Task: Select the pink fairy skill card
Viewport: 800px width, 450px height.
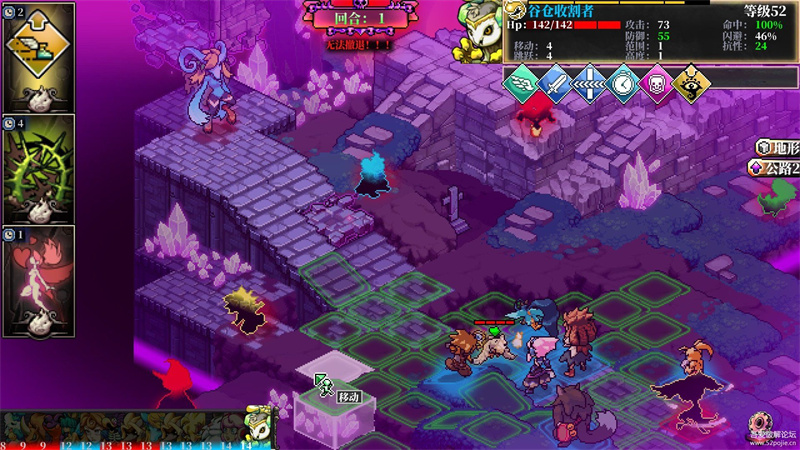Action: [x=39, y=279]
